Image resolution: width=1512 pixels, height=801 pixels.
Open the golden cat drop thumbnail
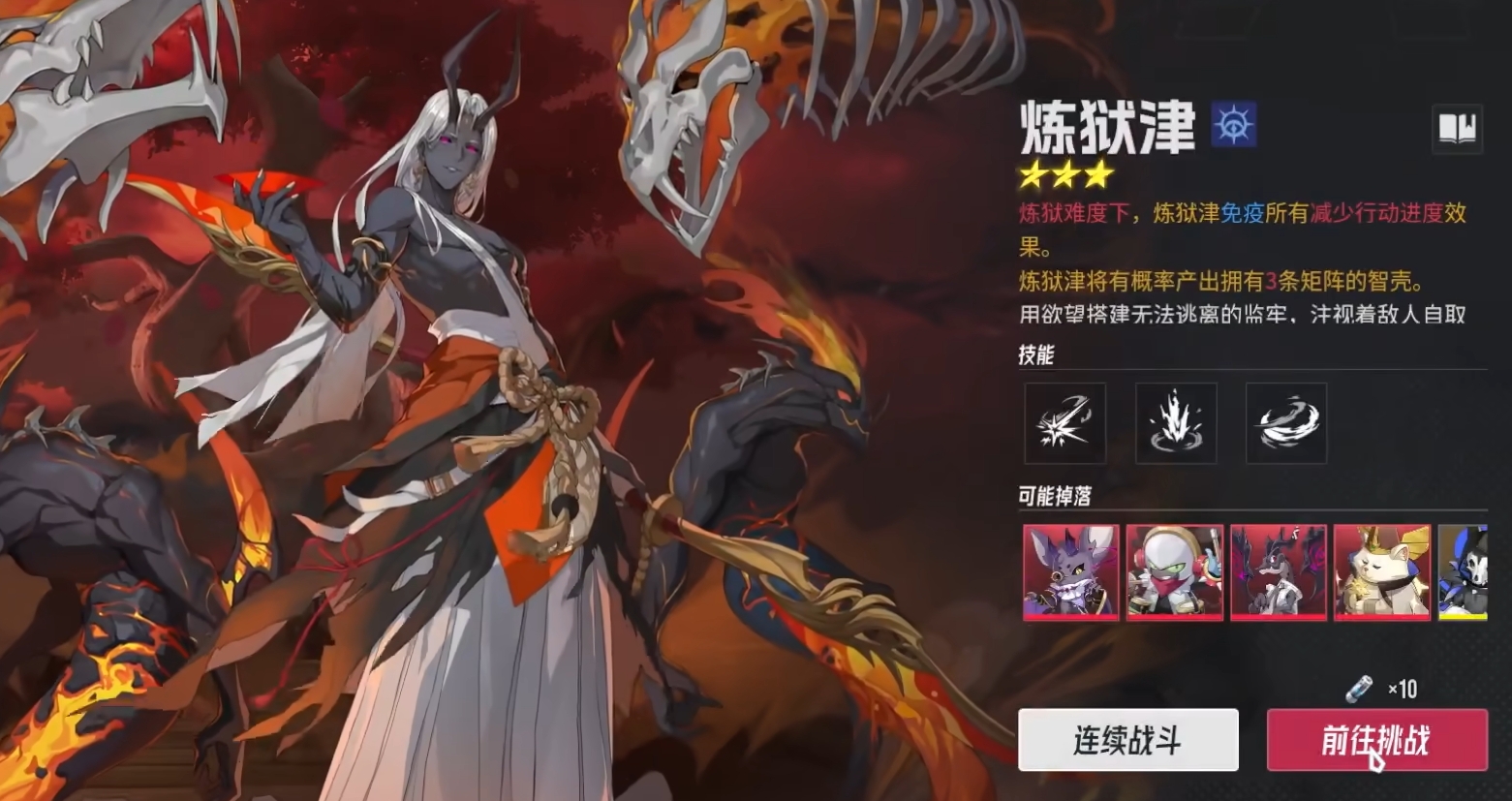pyautogui.click(x=1381, y=572)
